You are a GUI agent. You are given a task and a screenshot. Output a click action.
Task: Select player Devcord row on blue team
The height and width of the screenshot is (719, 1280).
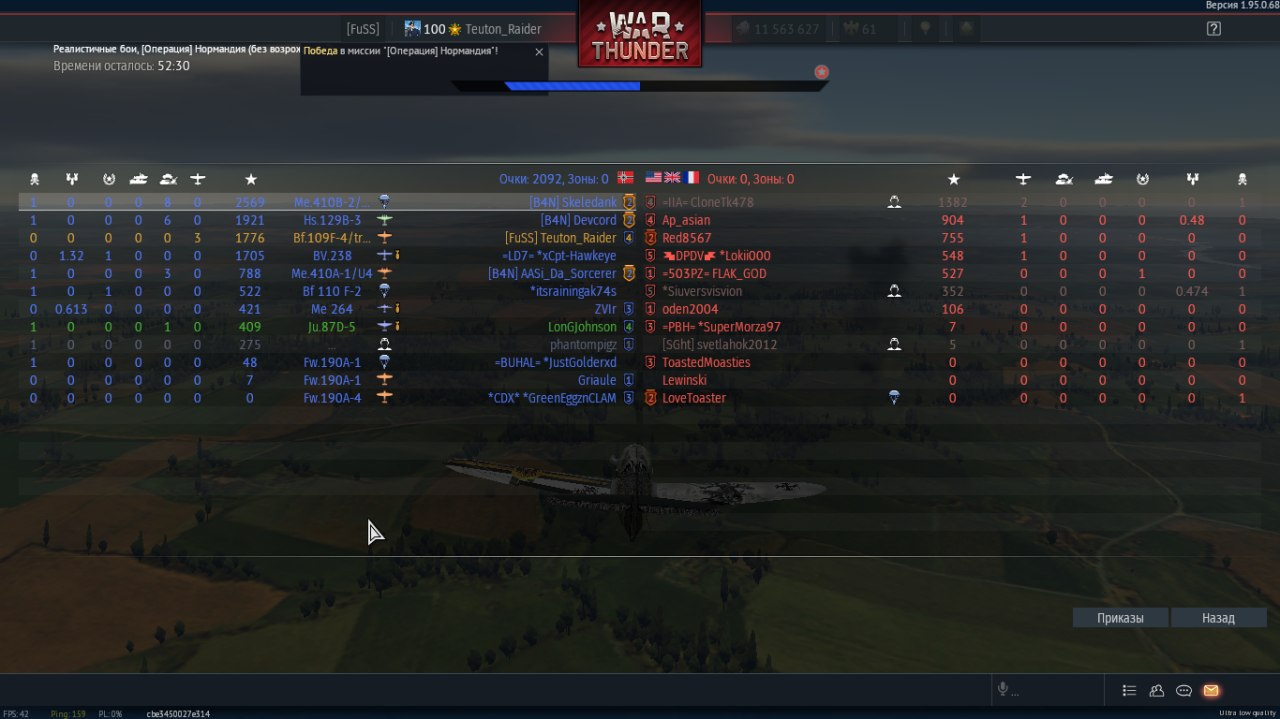(x=578, y=220)
